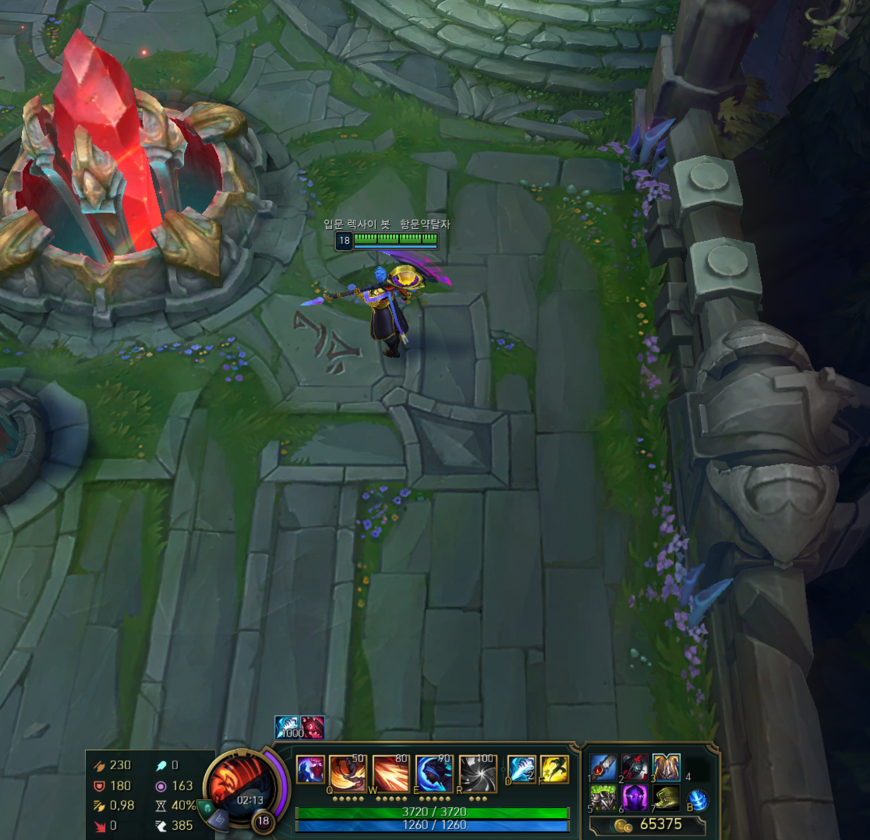
Task: Activate the blue Recall button
Action: coord(698,799)
